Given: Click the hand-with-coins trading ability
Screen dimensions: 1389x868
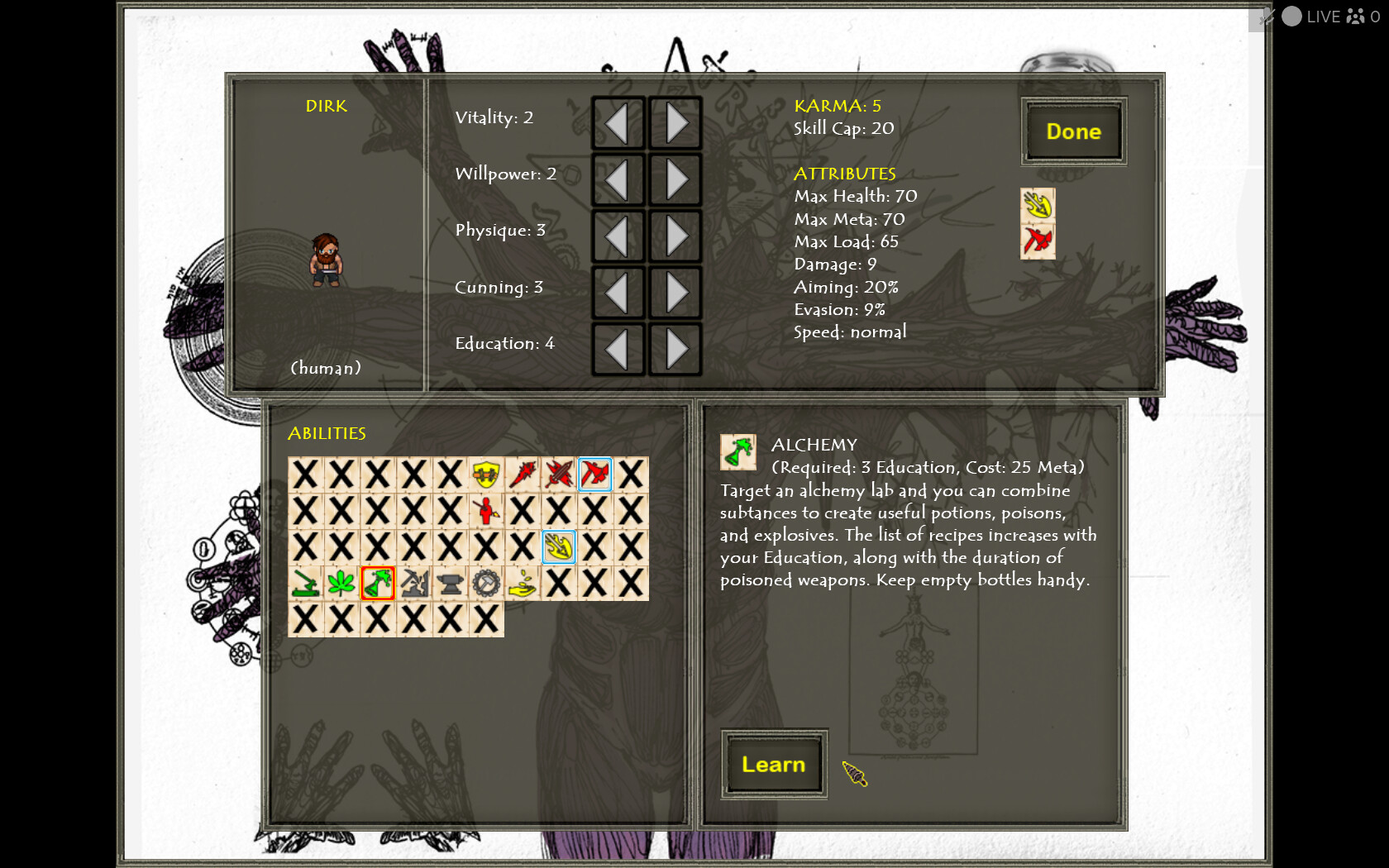Looking at the screenshot, I should point(523,584).
